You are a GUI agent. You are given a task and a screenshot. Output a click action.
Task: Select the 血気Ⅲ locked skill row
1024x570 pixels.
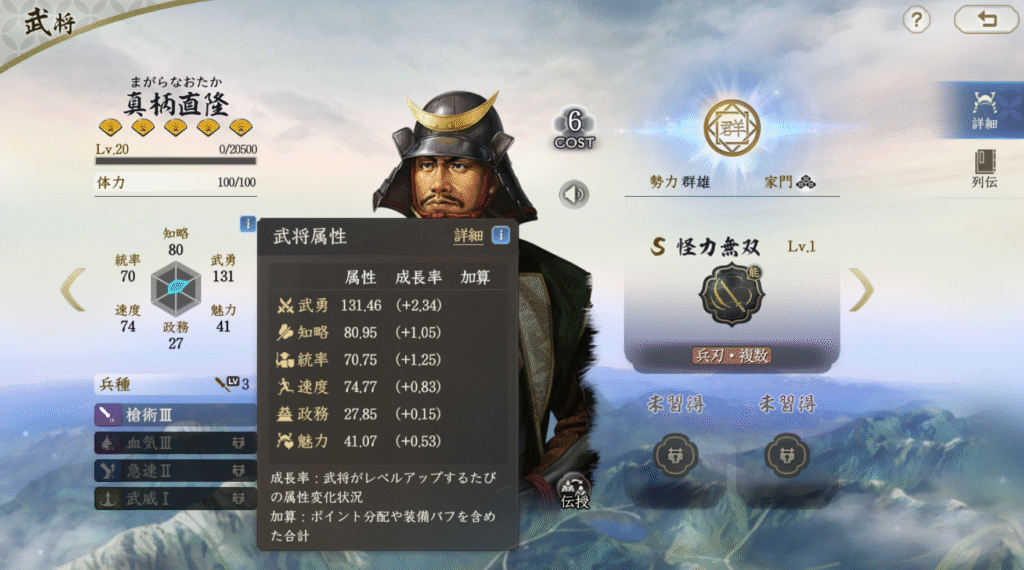[175, 442]
